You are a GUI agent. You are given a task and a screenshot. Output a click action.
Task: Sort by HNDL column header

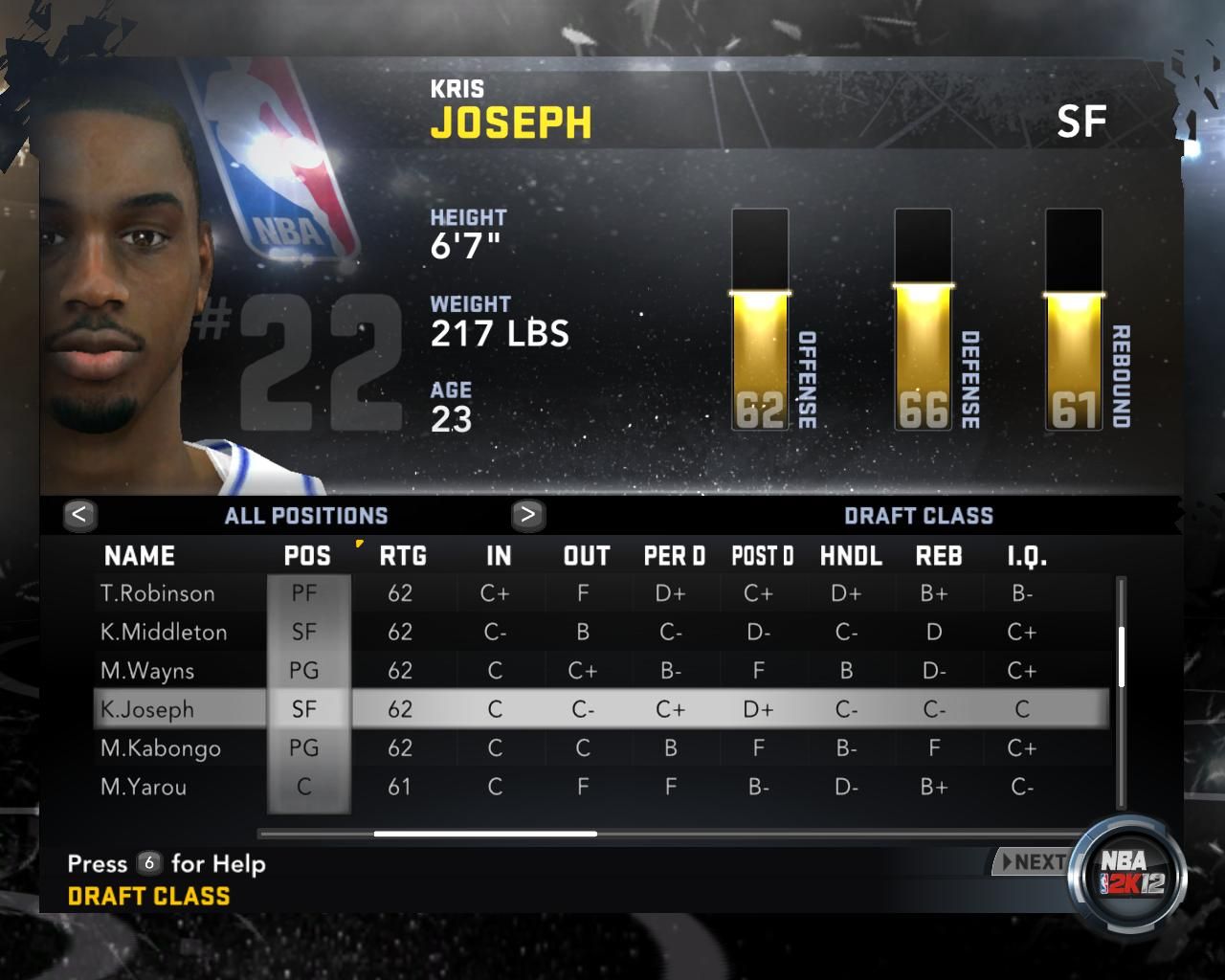click(x=851, y=556)
